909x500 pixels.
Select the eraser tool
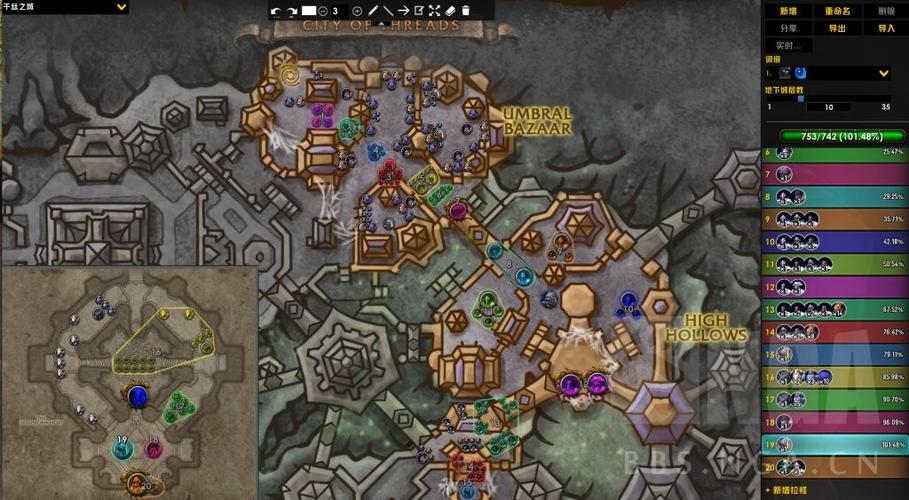pyautogui.click(x=450, y=11)
